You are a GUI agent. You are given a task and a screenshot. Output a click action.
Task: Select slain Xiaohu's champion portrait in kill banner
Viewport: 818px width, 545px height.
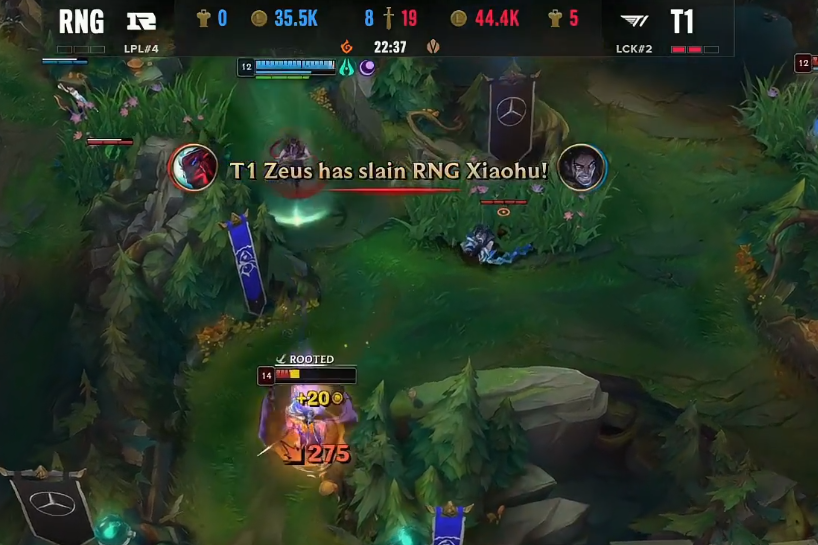coord(581,167)
